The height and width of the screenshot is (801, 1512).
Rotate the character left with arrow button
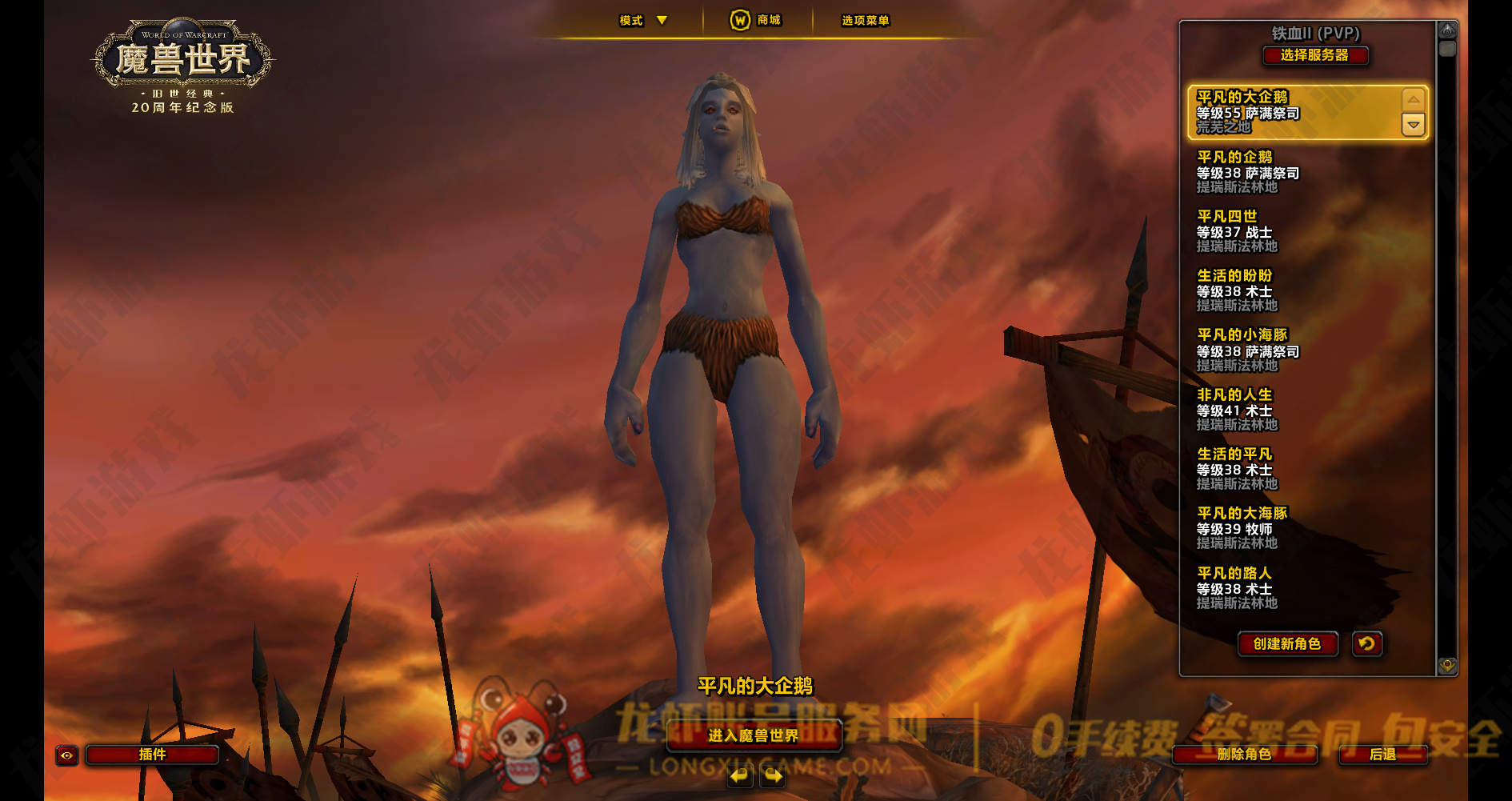tap(740, 775)
